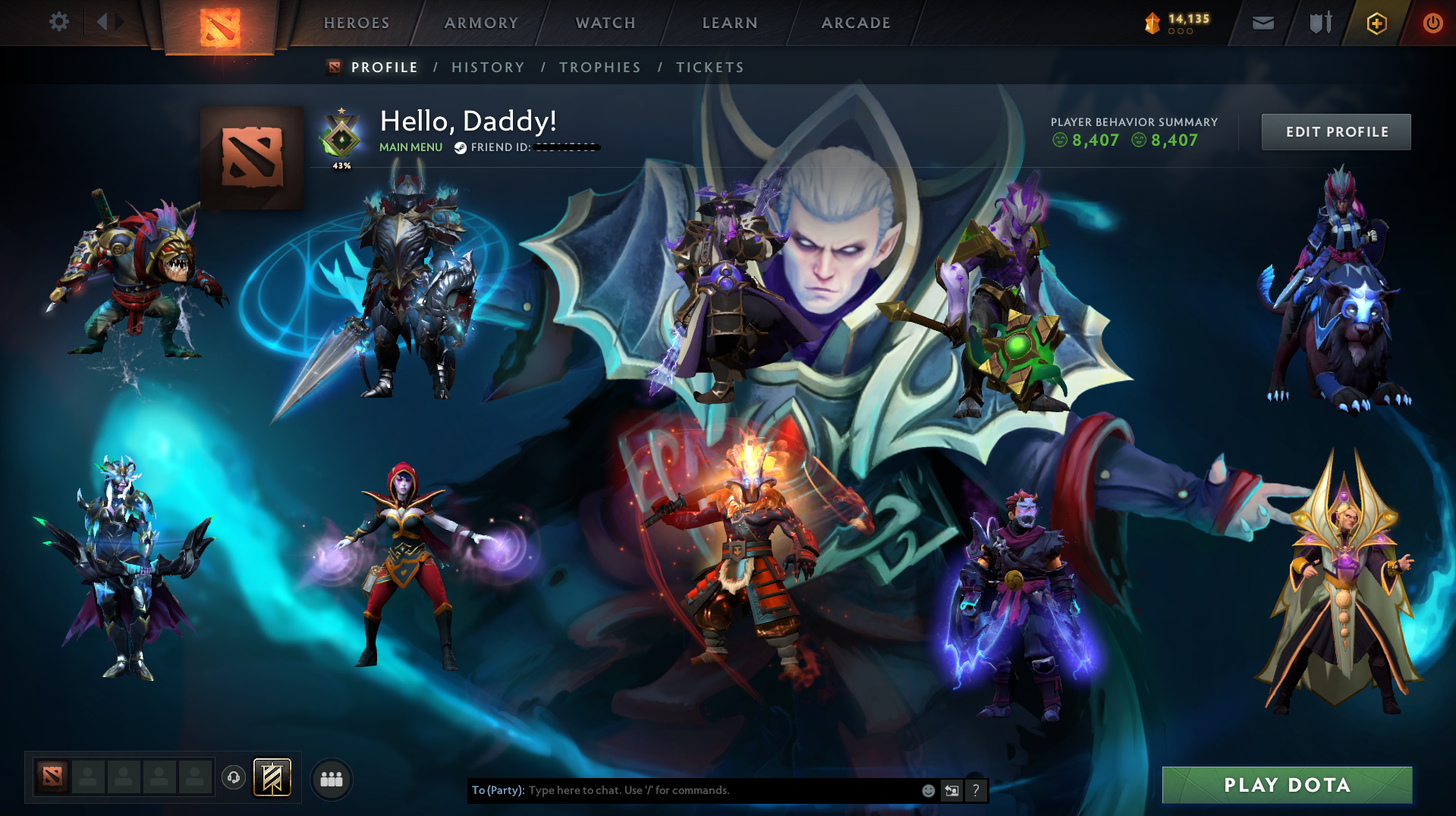This screenshot has width=1456, height=816.
Task: Click the sidebar collapse arrows next to settings
Action: [108, 22]
